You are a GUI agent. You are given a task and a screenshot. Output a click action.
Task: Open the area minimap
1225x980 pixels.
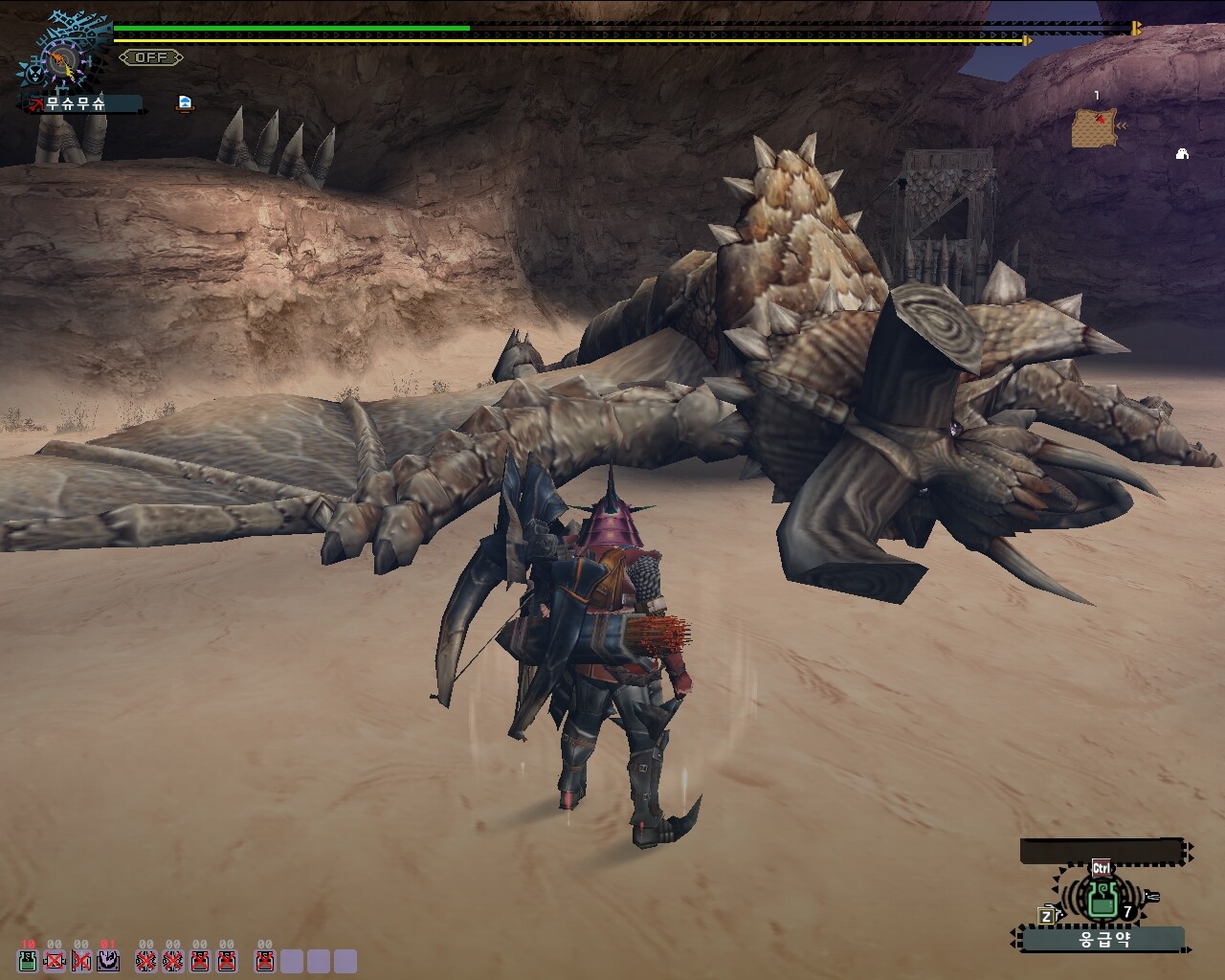[x=1095, y=127]
